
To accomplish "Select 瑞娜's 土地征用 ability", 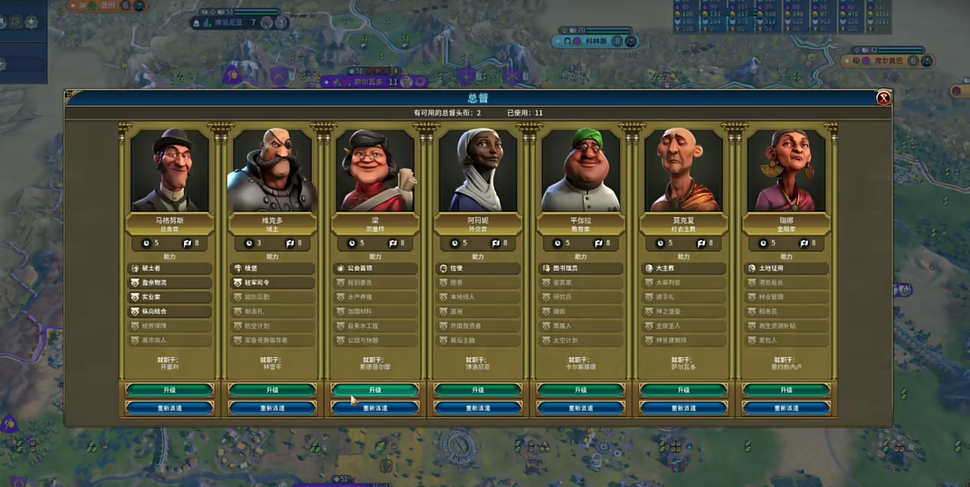I will tap(786, 269).
